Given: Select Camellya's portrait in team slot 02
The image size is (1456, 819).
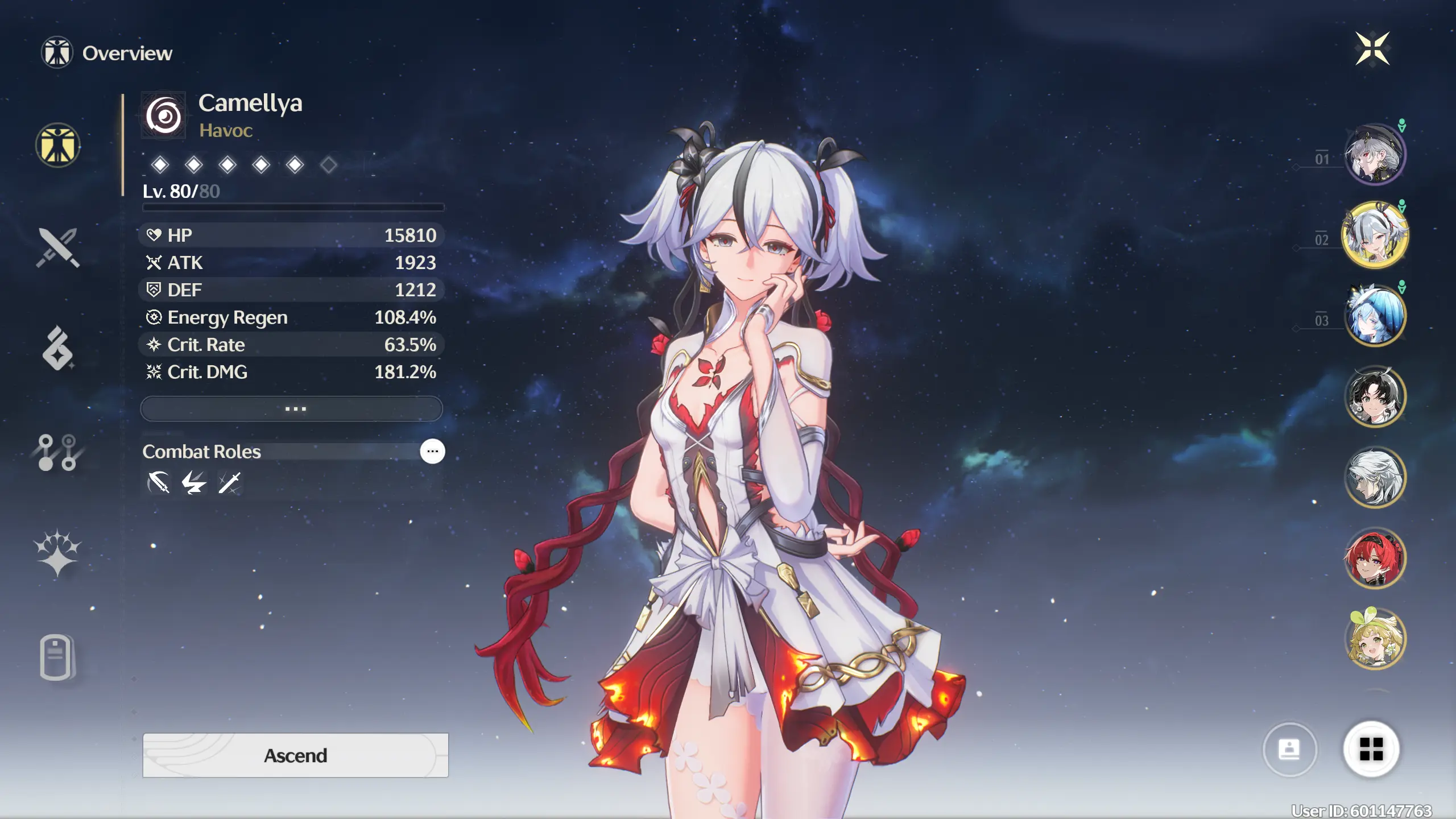Looking at the screenshot, I should 1375,235.
